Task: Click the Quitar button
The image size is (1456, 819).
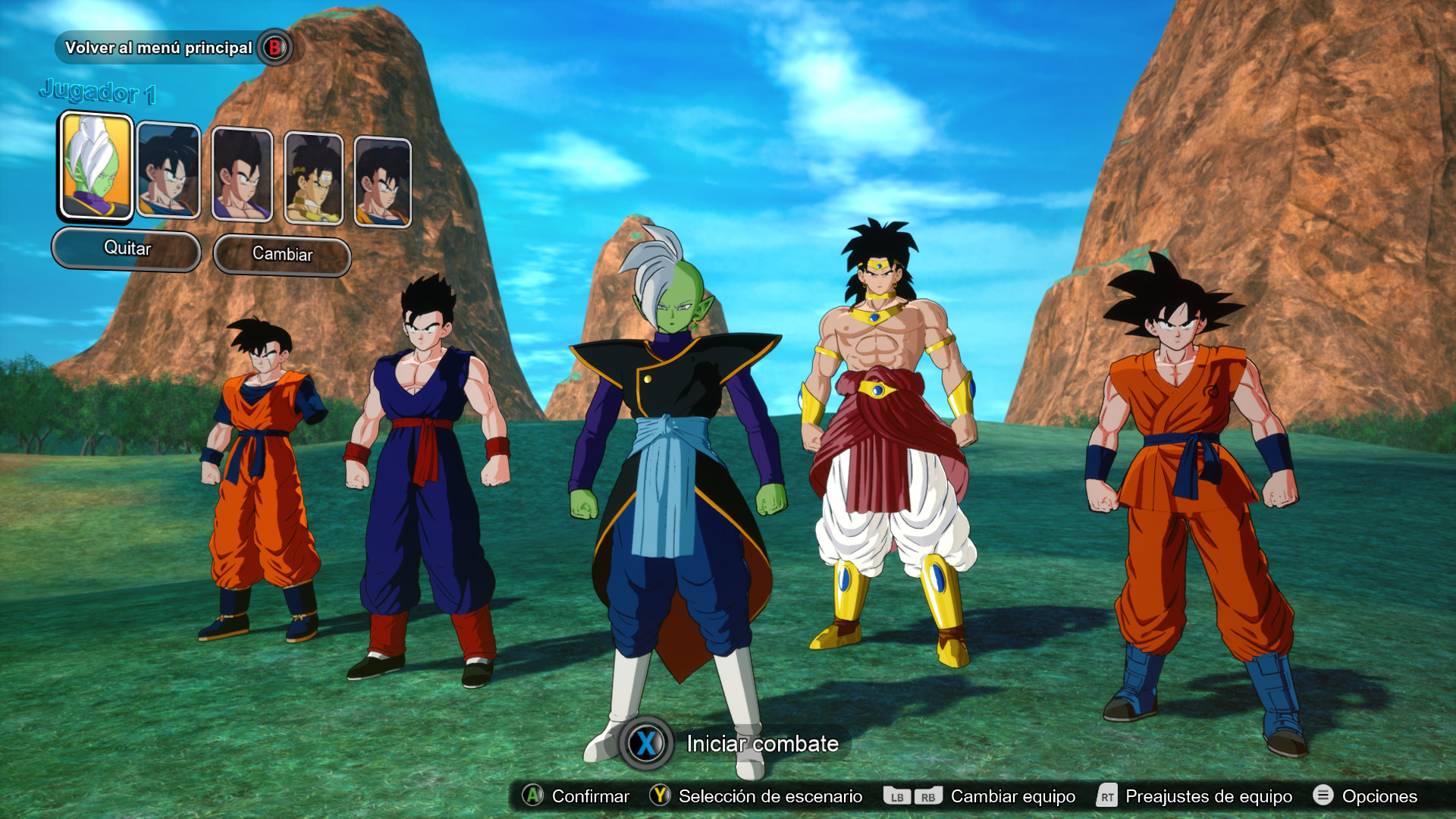Action: click(x=126, y=249)
